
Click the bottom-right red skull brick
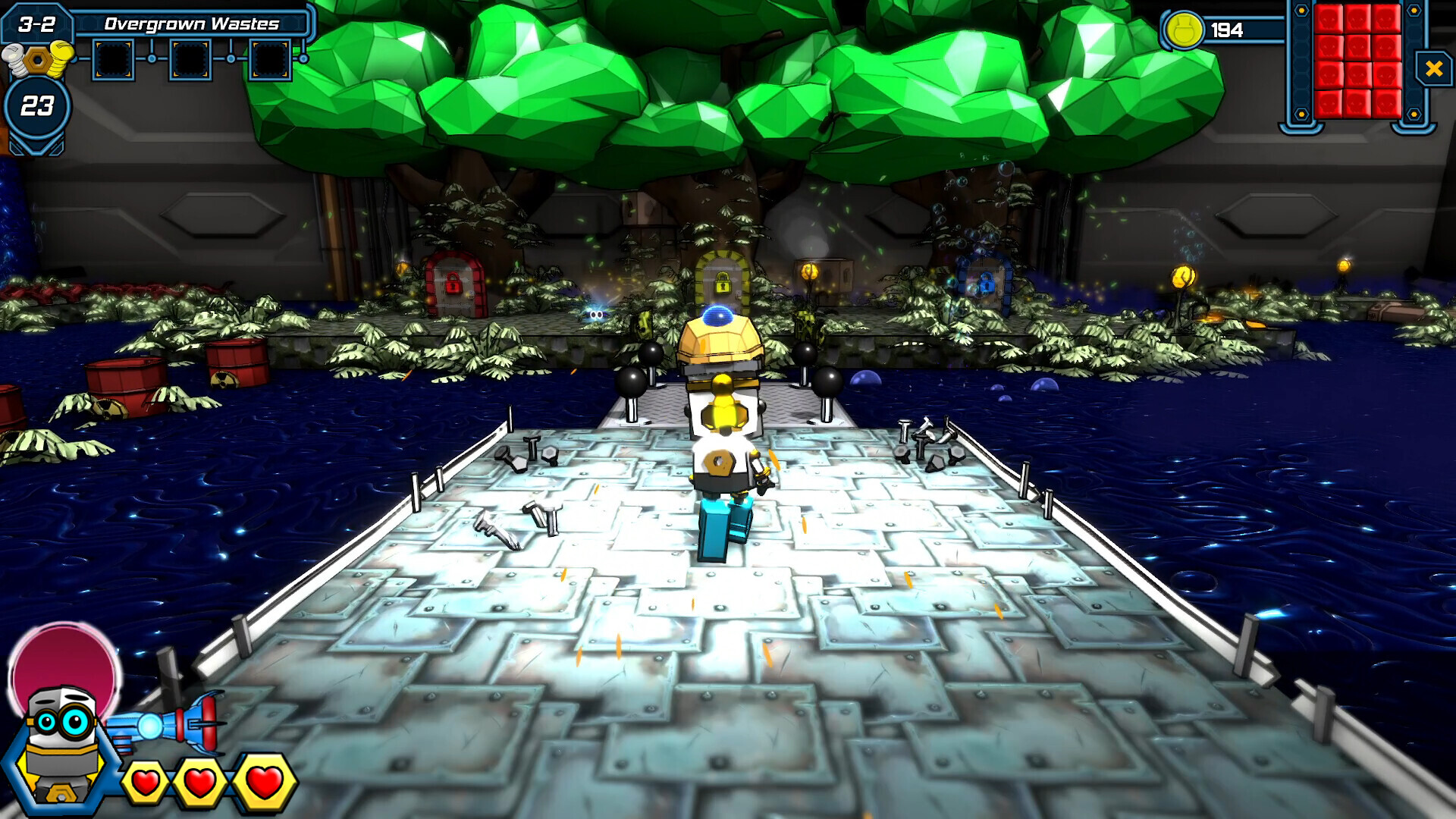[1387, 104]
